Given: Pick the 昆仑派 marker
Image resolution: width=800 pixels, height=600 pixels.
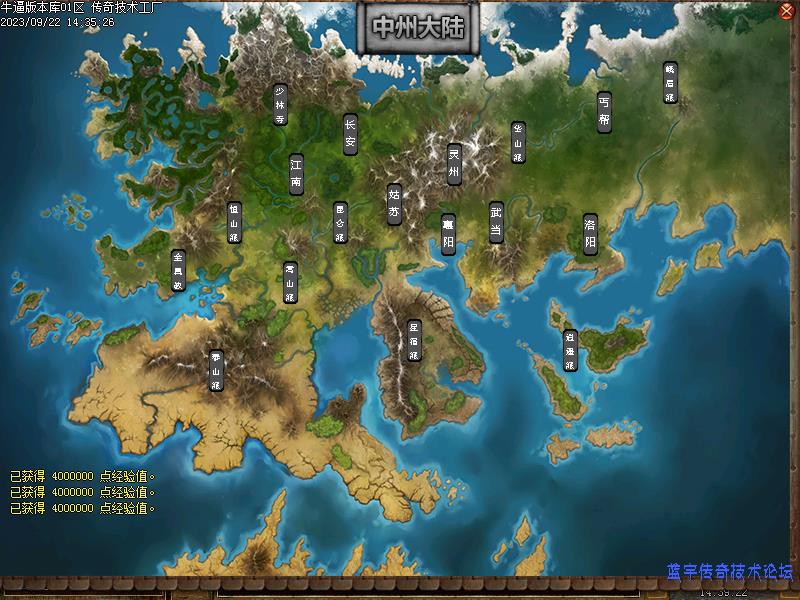Looking at the screenshot, I should pyautogui.click(x=339, y=223).
